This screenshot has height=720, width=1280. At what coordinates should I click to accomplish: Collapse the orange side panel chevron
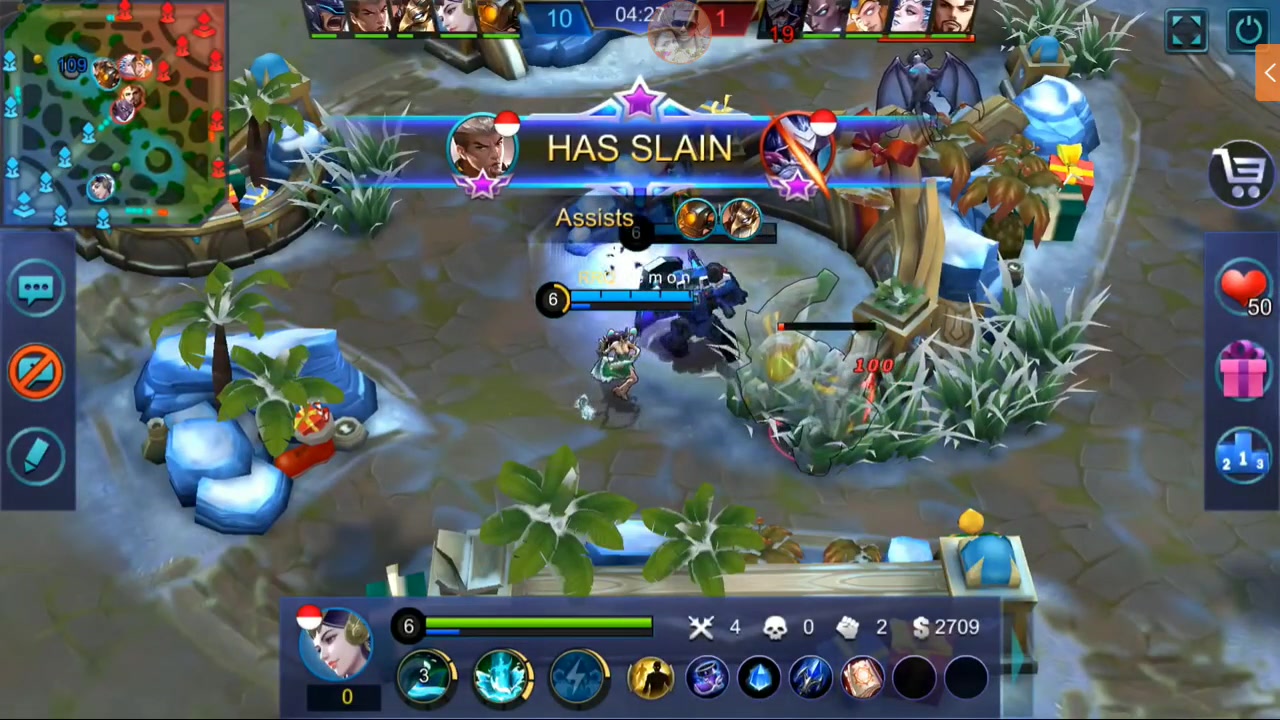(x=1268, y=72)
